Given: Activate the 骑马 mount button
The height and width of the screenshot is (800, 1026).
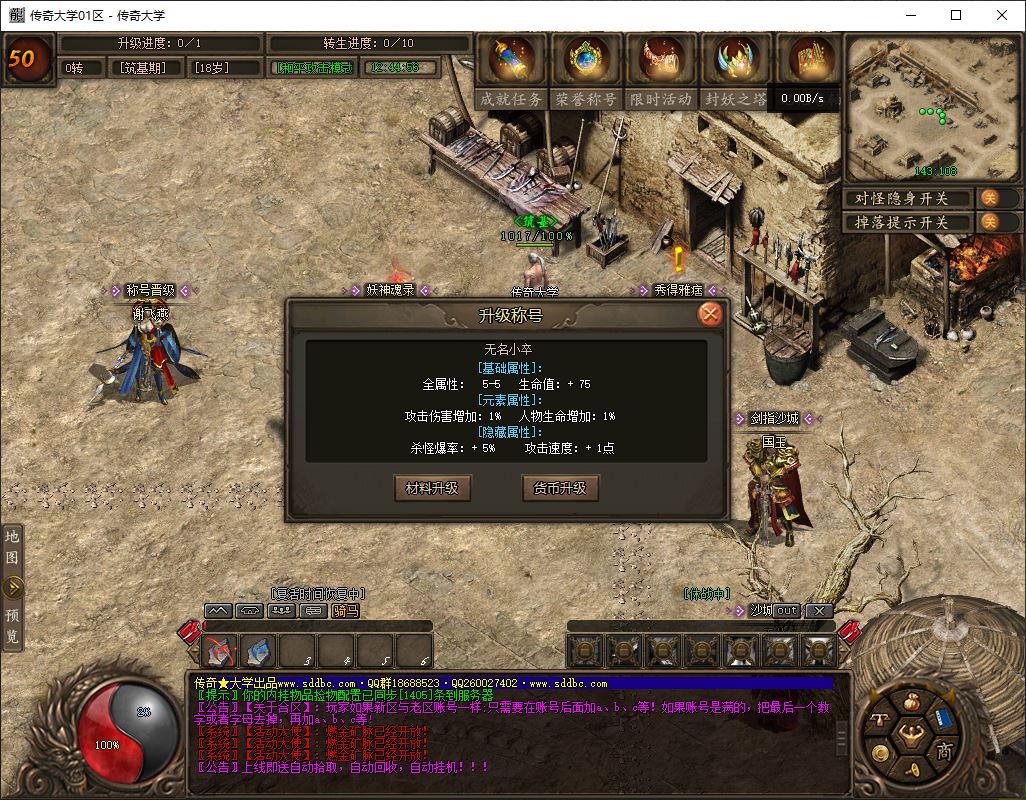Looking at the screenshot, I should [345, 610].
